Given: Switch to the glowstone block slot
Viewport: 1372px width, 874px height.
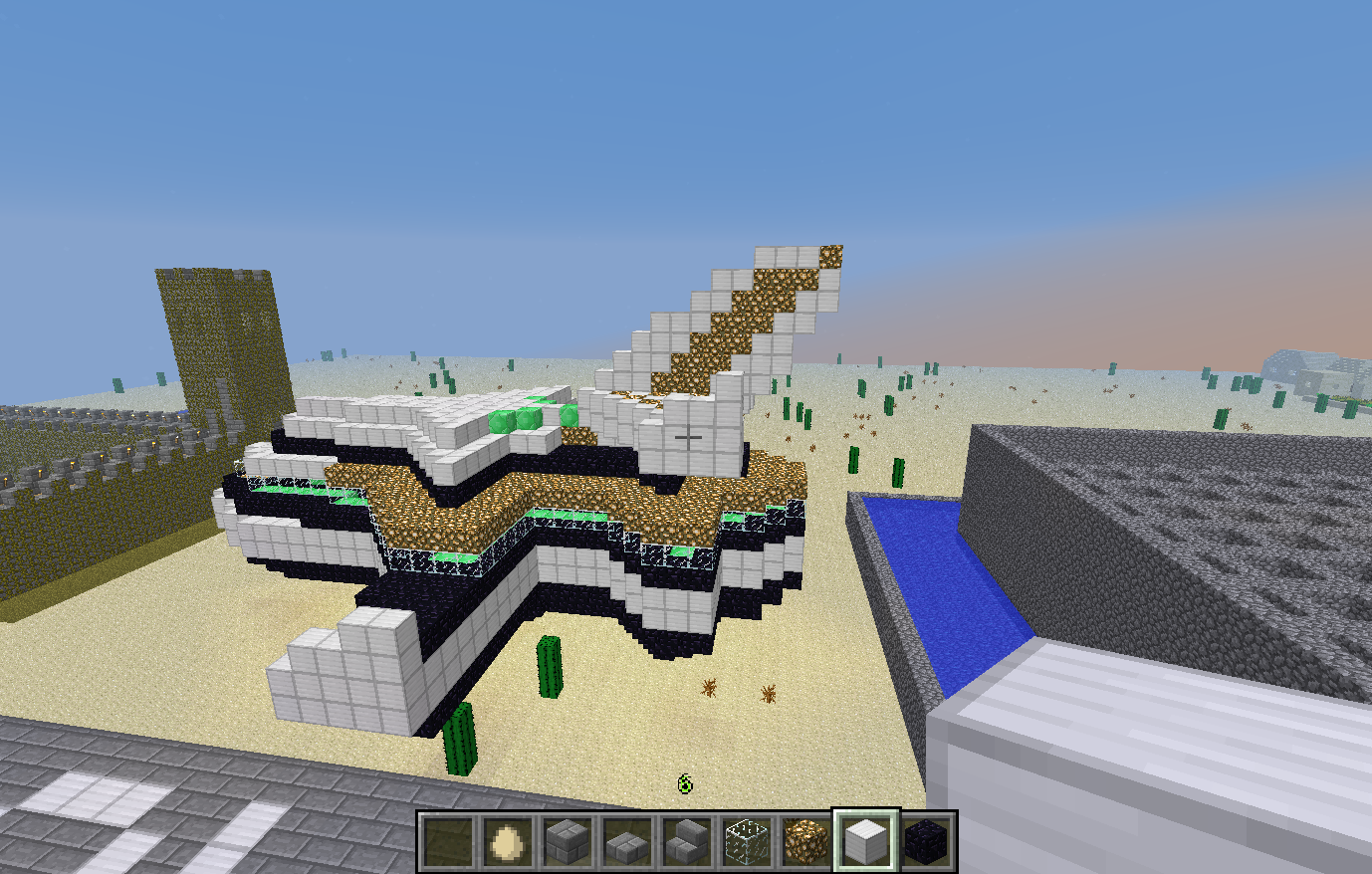Looking at the screenshot, I should tap(805, 842).
